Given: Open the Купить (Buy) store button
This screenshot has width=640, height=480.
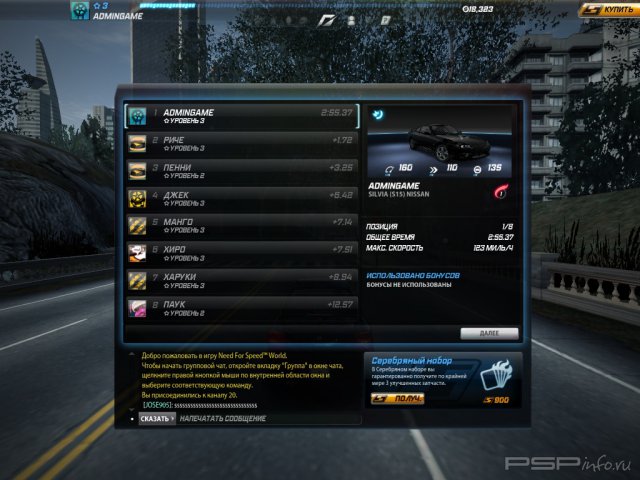Looking at the screenshot, I should (x=607, y=9).
